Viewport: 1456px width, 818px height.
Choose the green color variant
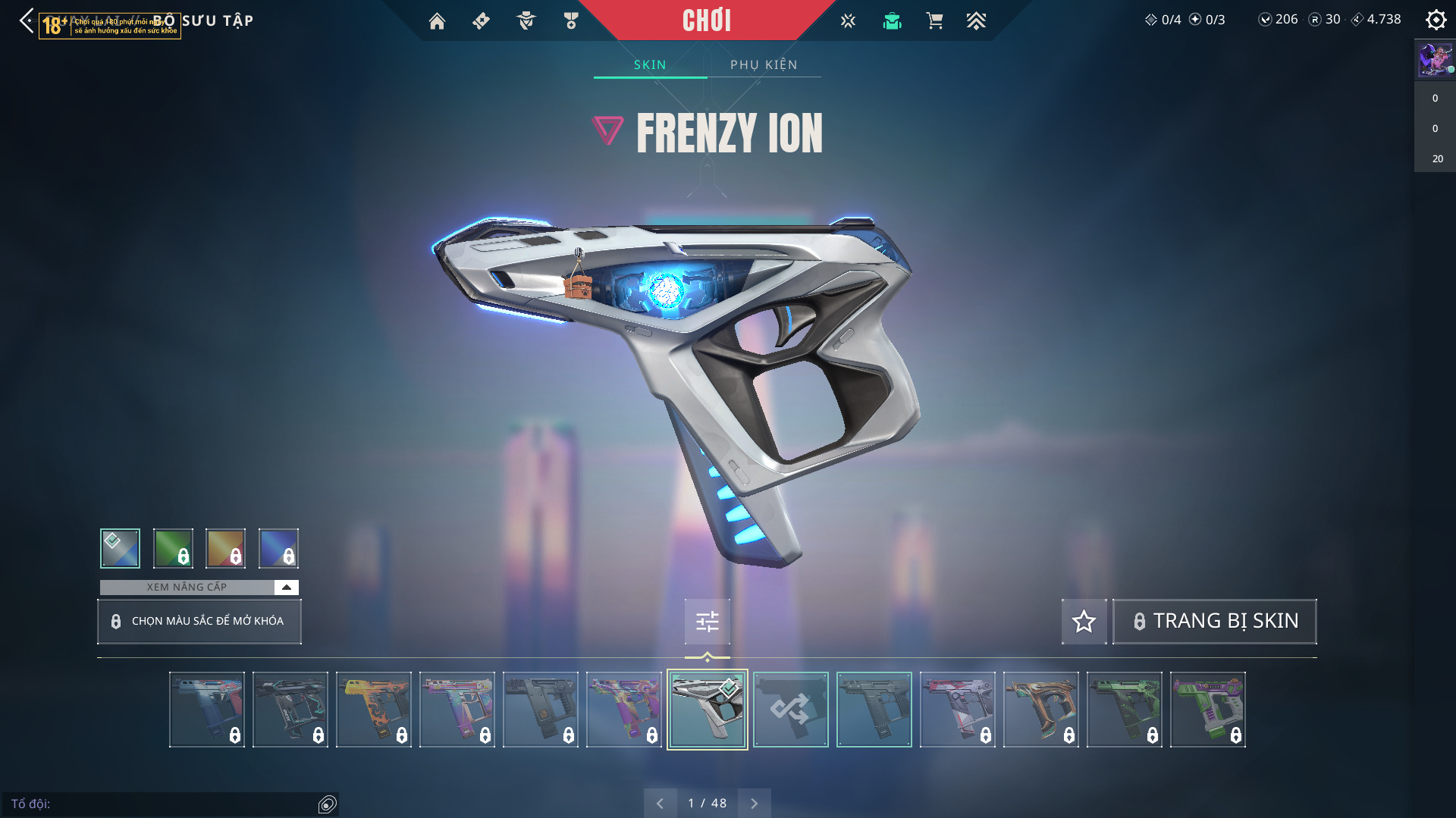click(x=173, y=548)
